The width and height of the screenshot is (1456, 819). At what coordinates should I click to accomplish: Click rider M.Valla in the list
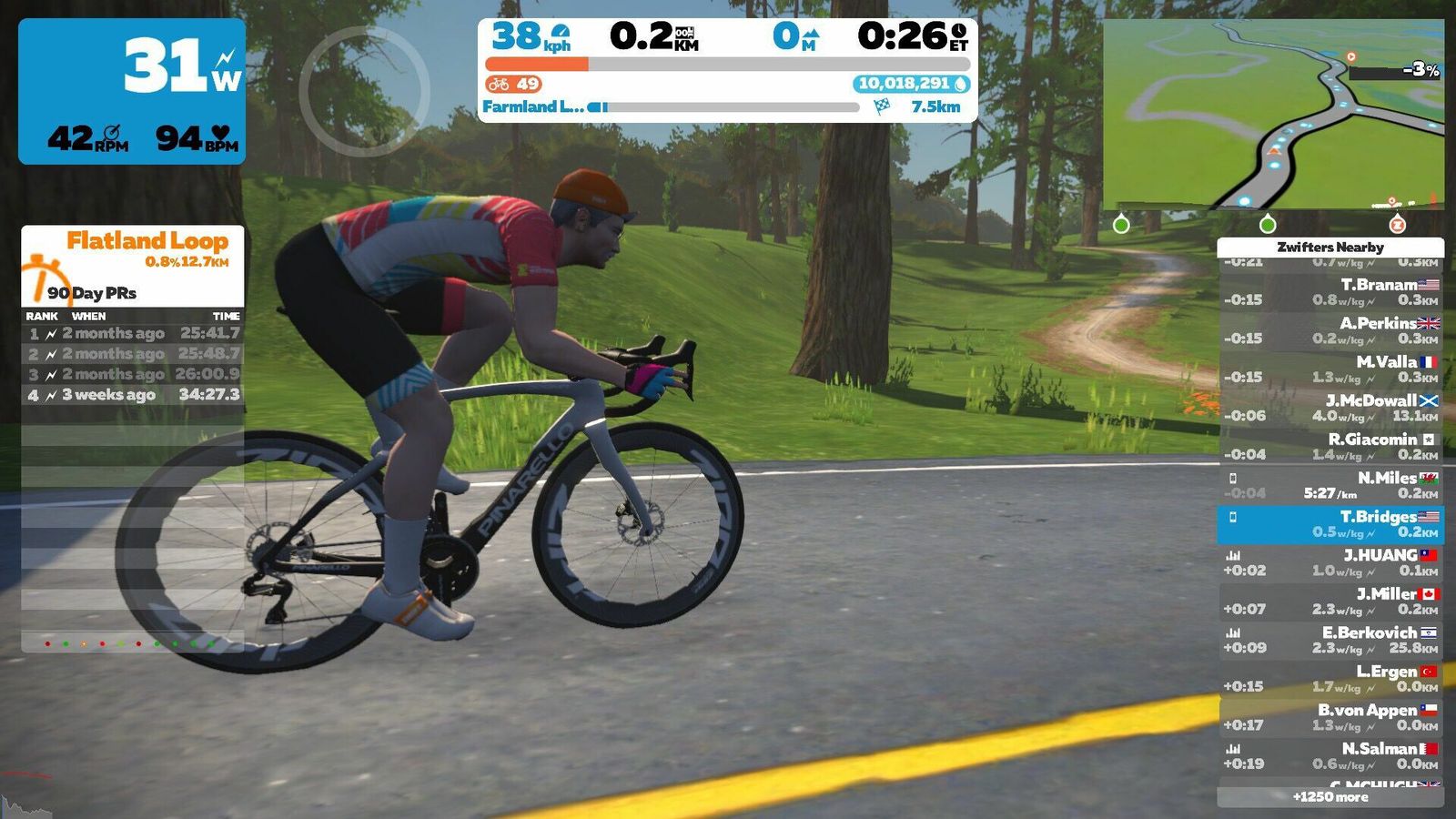[x=1330, y=369]
